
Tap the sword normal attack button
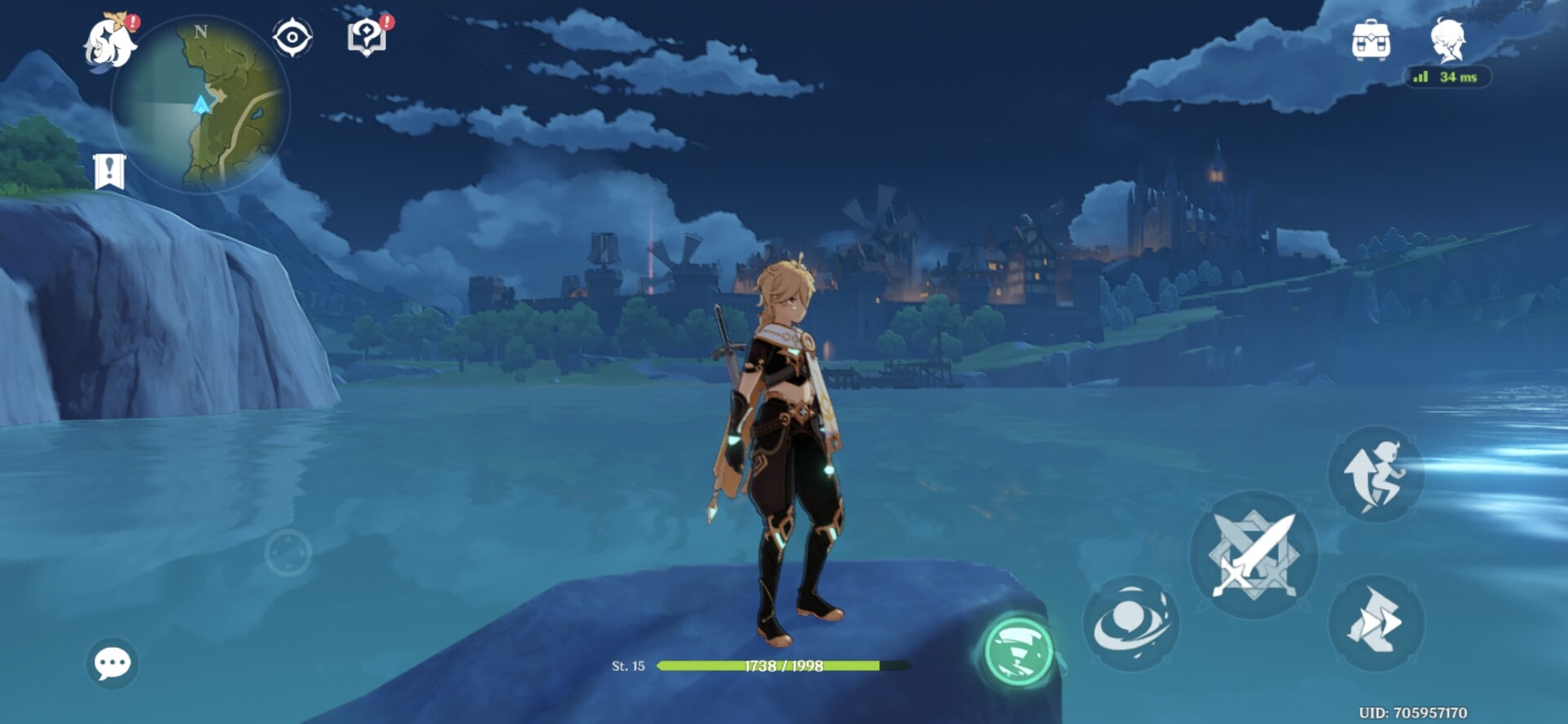pos(1254,554)
